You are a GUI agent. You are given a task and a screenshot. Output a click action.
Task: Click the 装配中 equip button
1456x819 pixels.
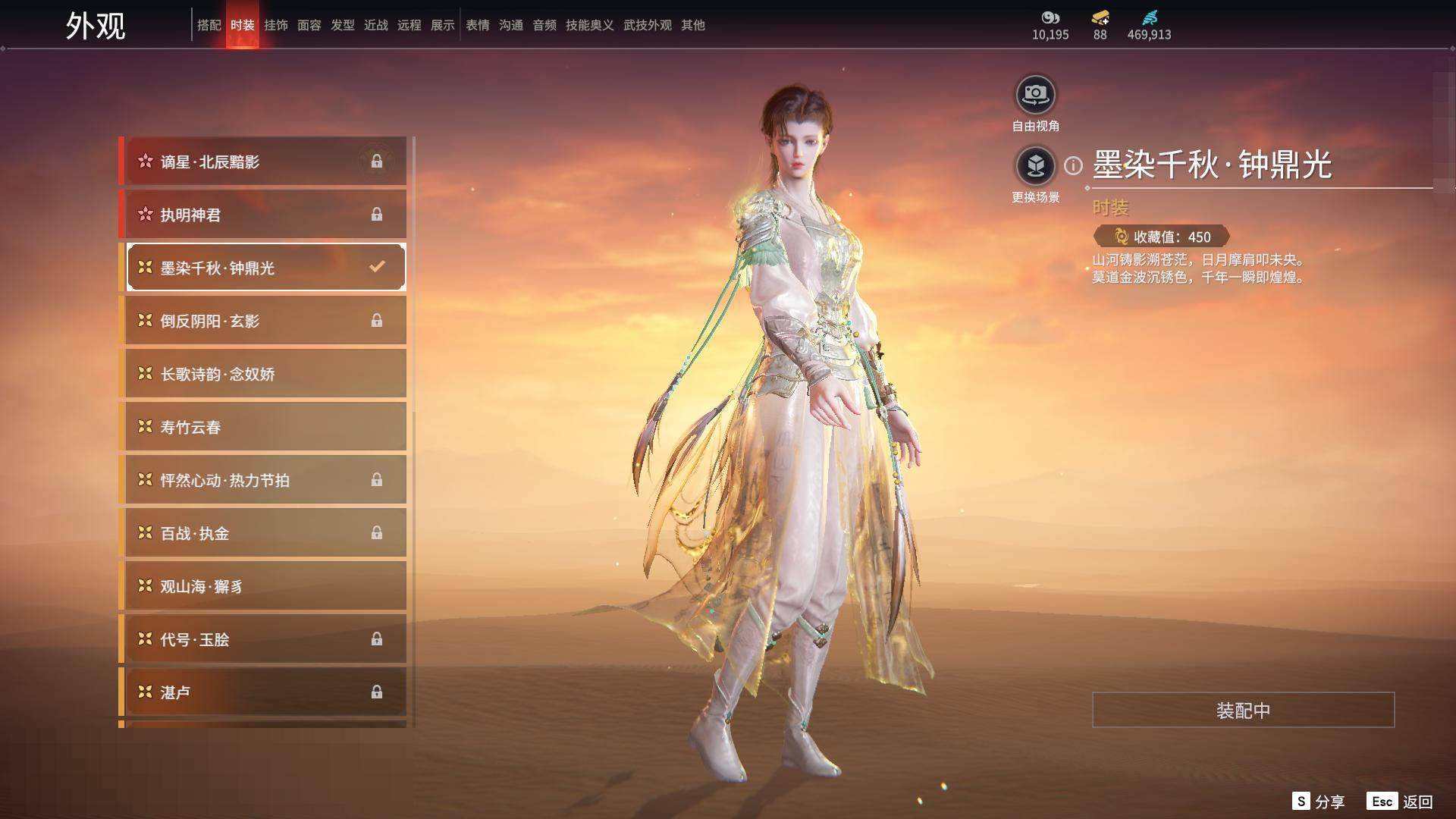point(1243,710)
